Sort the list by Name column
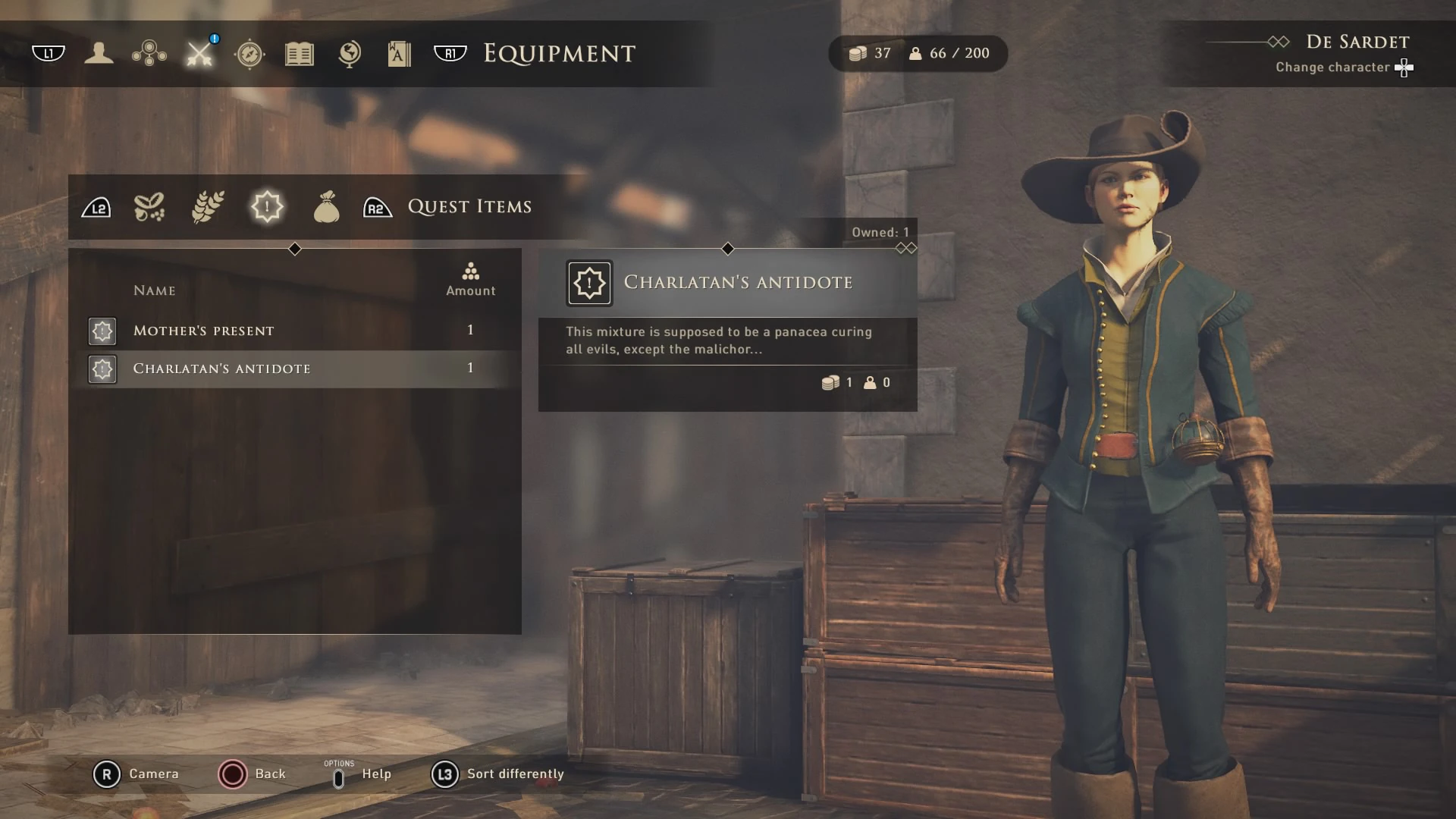Viewport: 1456px width, 819px height. click(x=155, y=290)
